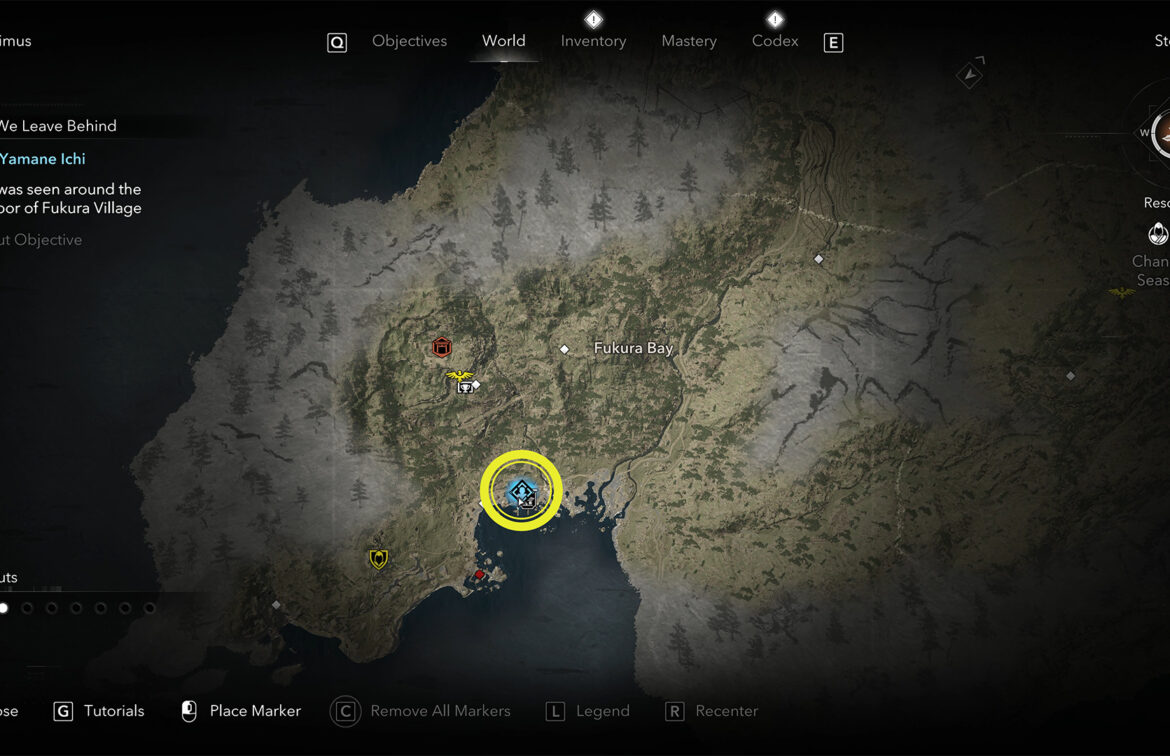
Task: Click the yellow shield map marker
Action: [378, 559]
